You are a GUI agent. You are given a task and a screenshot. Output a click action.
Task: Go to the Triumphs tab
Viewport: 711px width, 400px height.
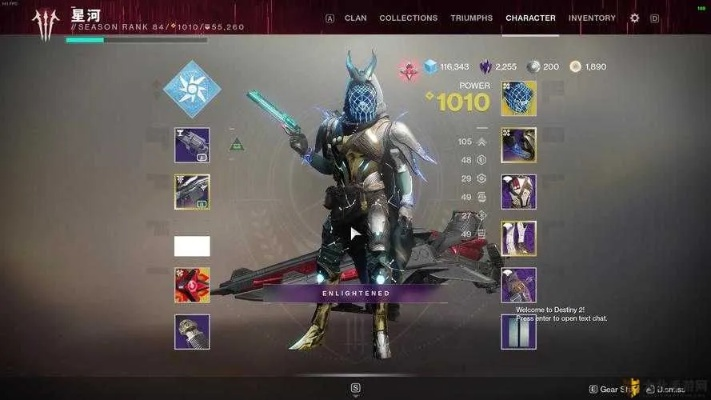click(x=471, y=18)
